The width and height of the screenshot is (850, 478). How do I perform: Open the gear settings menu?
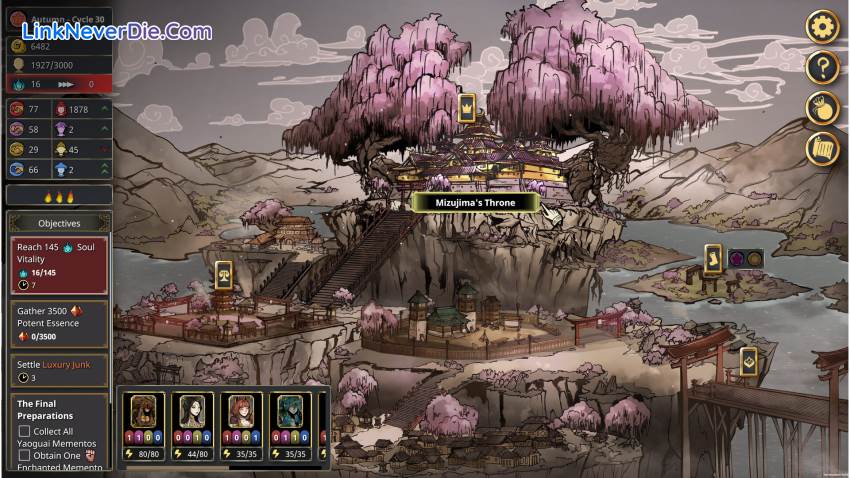(822, 26)
